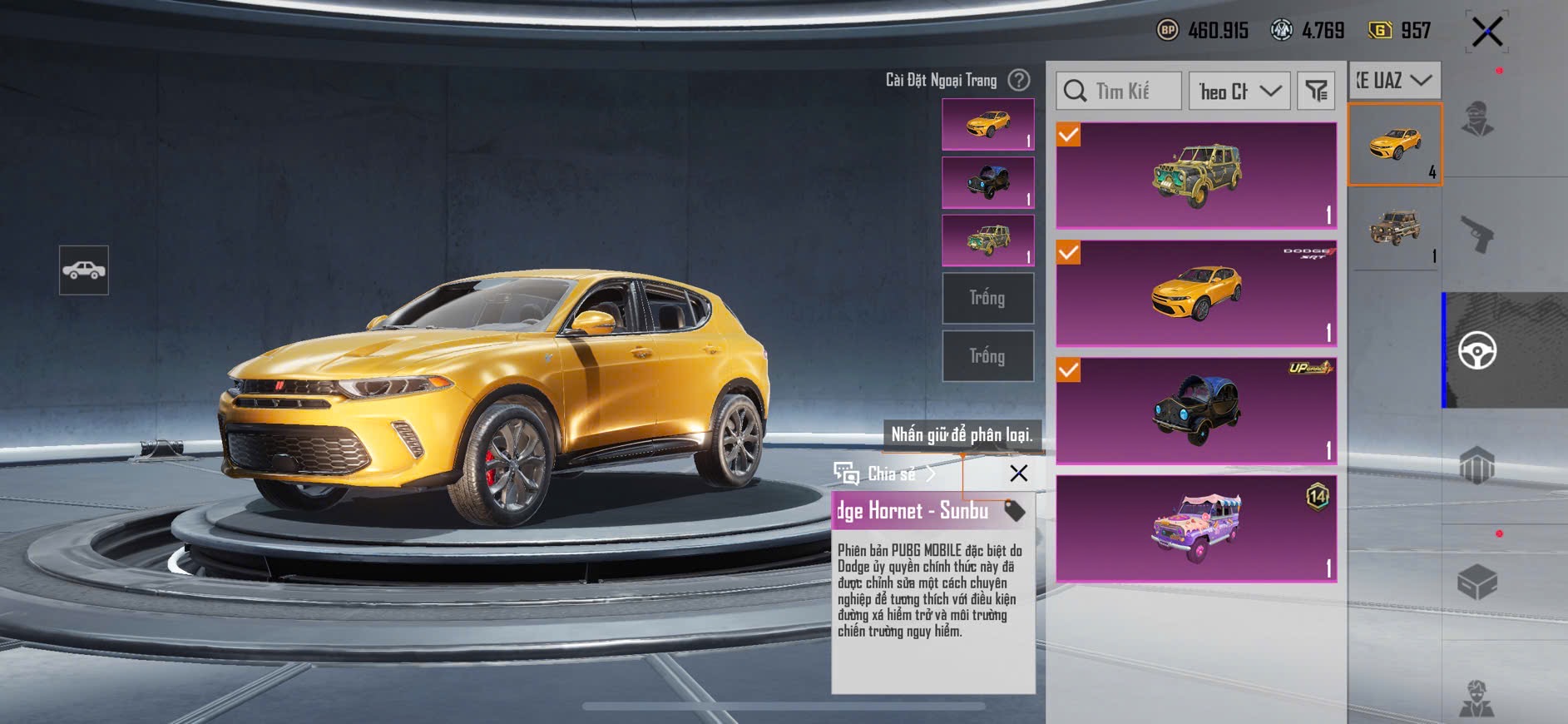Viewport: 1568px width, 724px height.
Task: Click the search field Tìm Kiếm
Action: tap(1119, 91)
